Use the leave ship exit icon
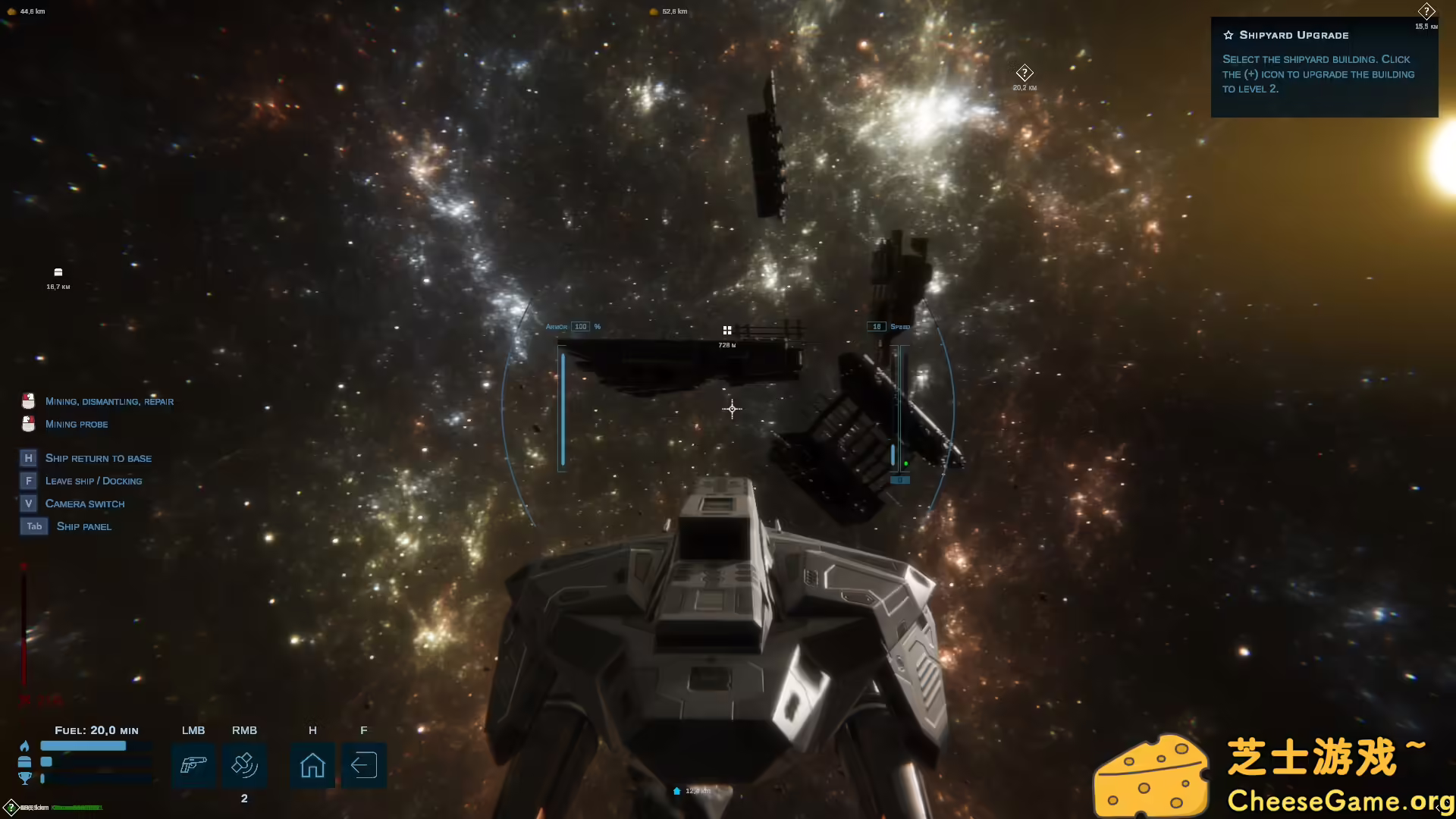Viewport: 1456px width, 819px height. pyautogui.click(x=364, y=764)
